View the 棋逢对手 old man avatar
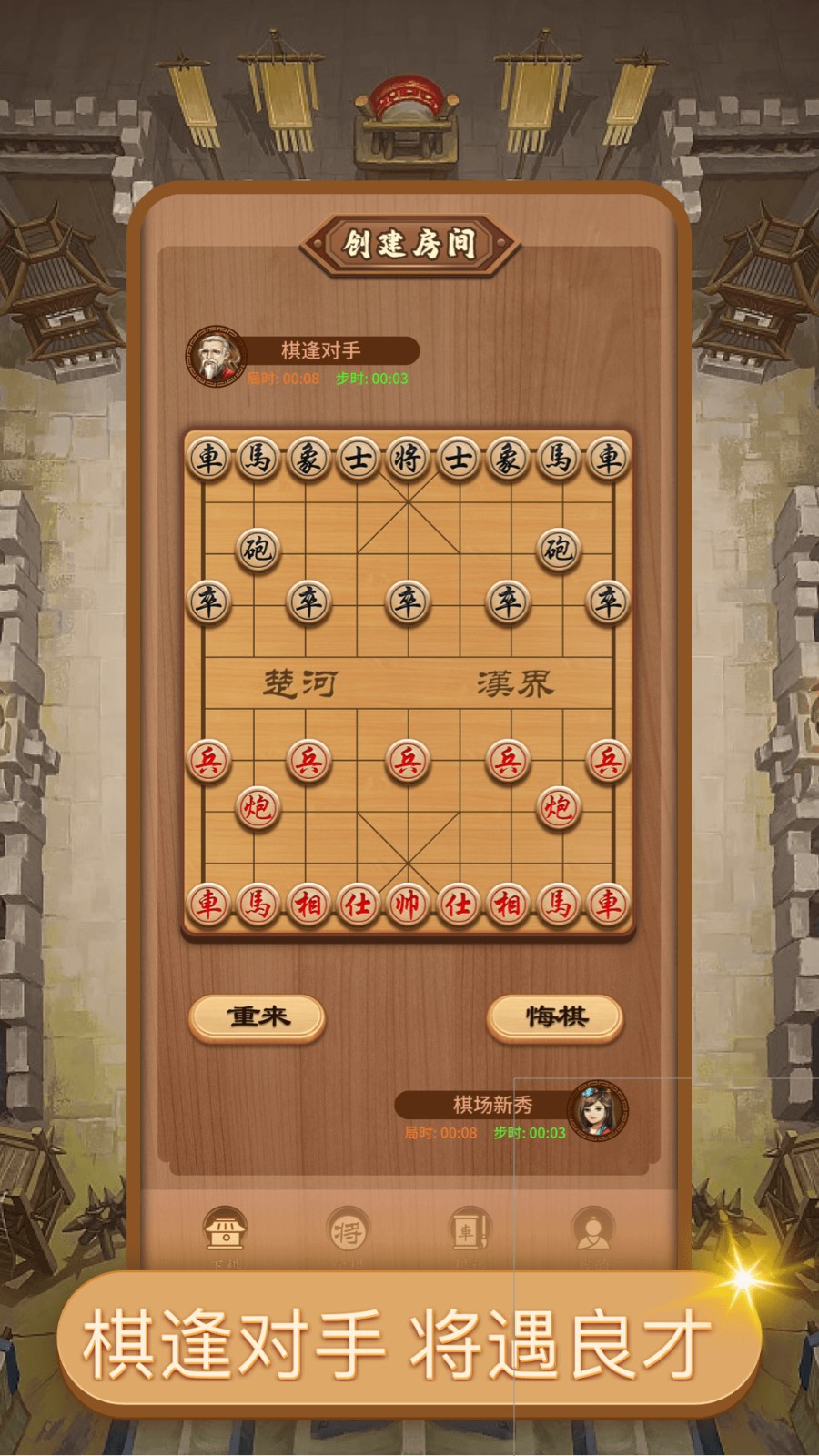 [216, 356]
